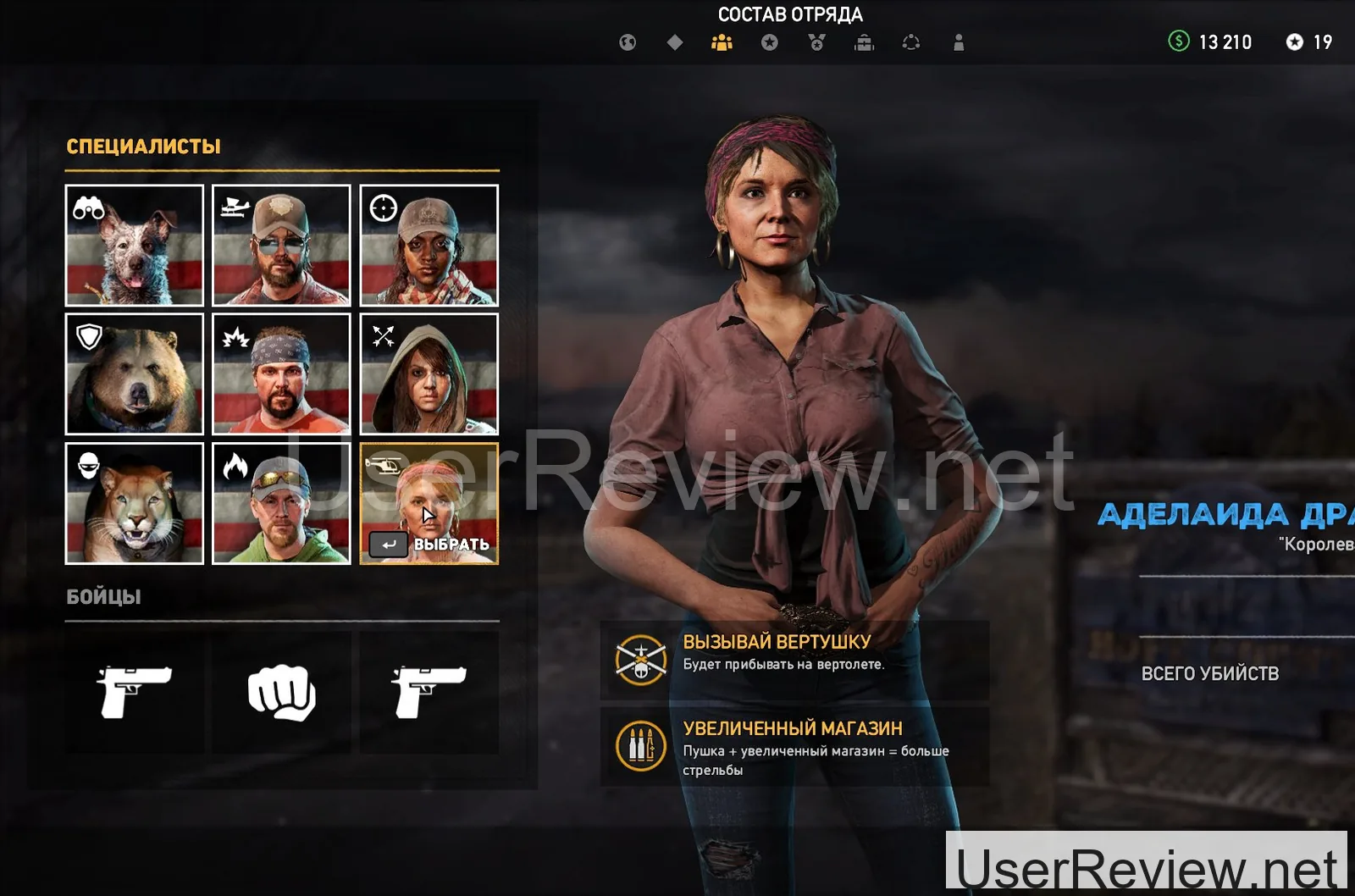Image resolution: width=1355 pixels, height=896 pixels.
Task: Select Peaches the cougar specialist
Action: click(135, 503)
